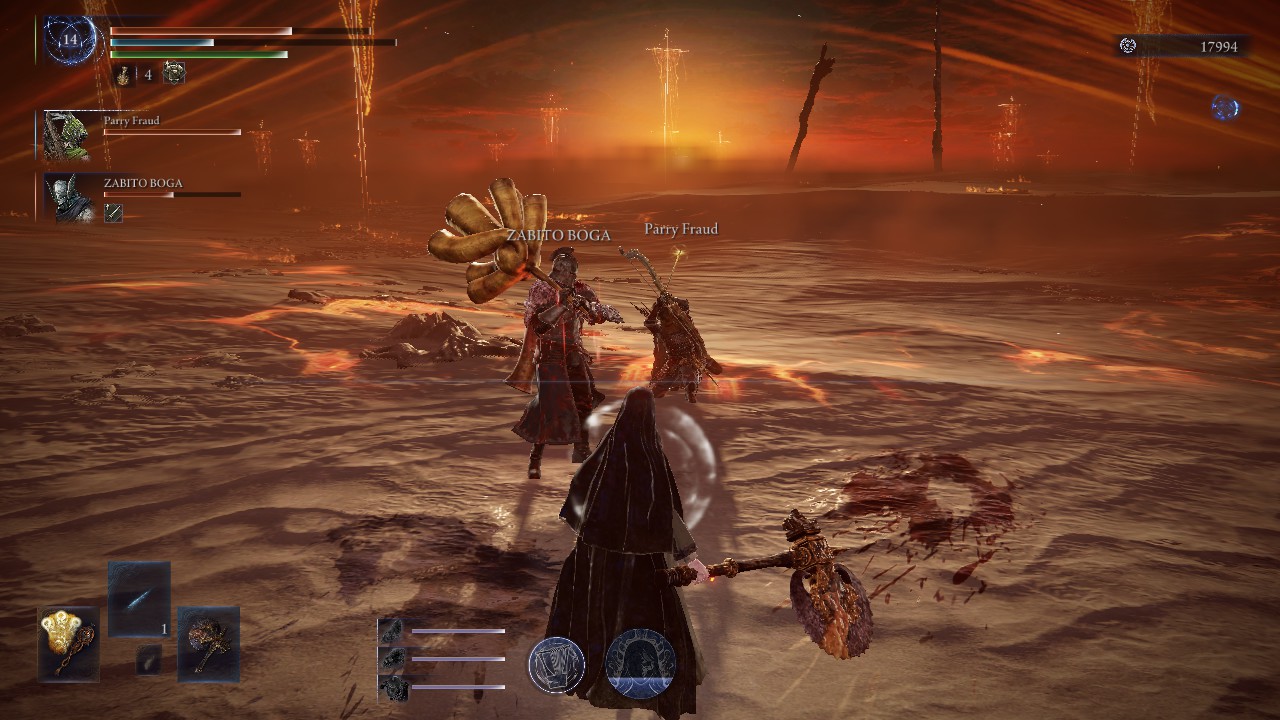Select ZABITO BOGA's teammate portrait
Screen dimensions: 1280x720
[68, 197]
